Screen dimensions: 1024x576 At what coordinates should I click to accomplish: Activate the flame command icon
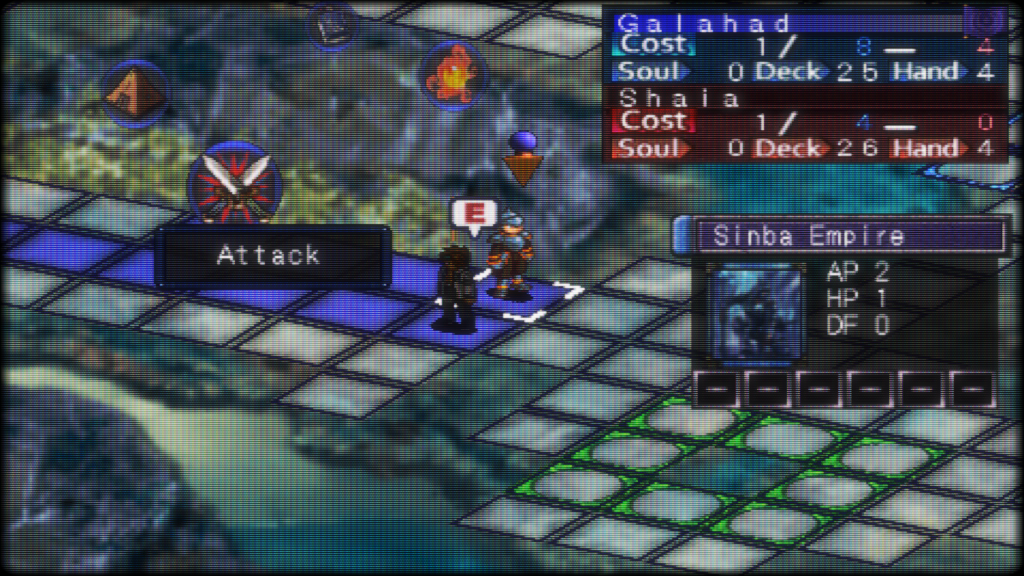pos(452,72)
